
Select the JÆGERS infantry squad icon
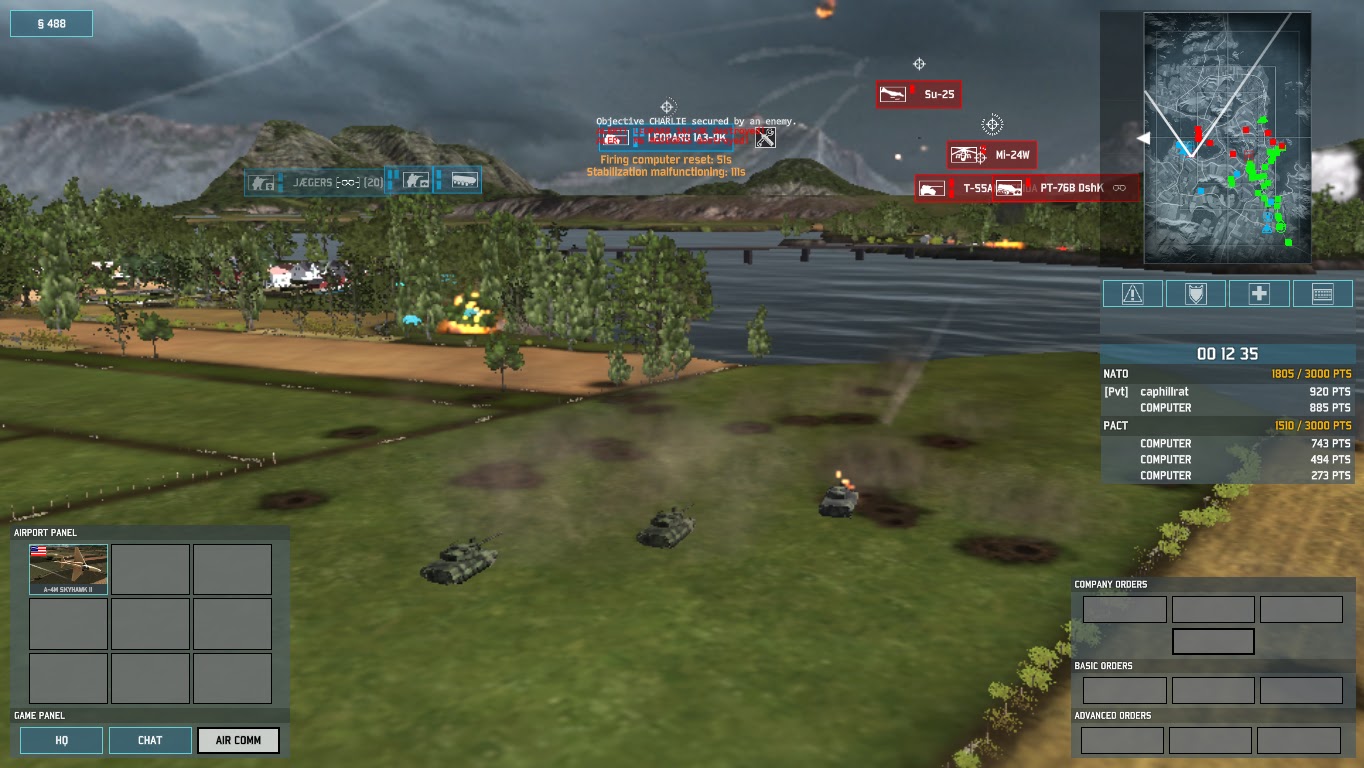[260, 183]
